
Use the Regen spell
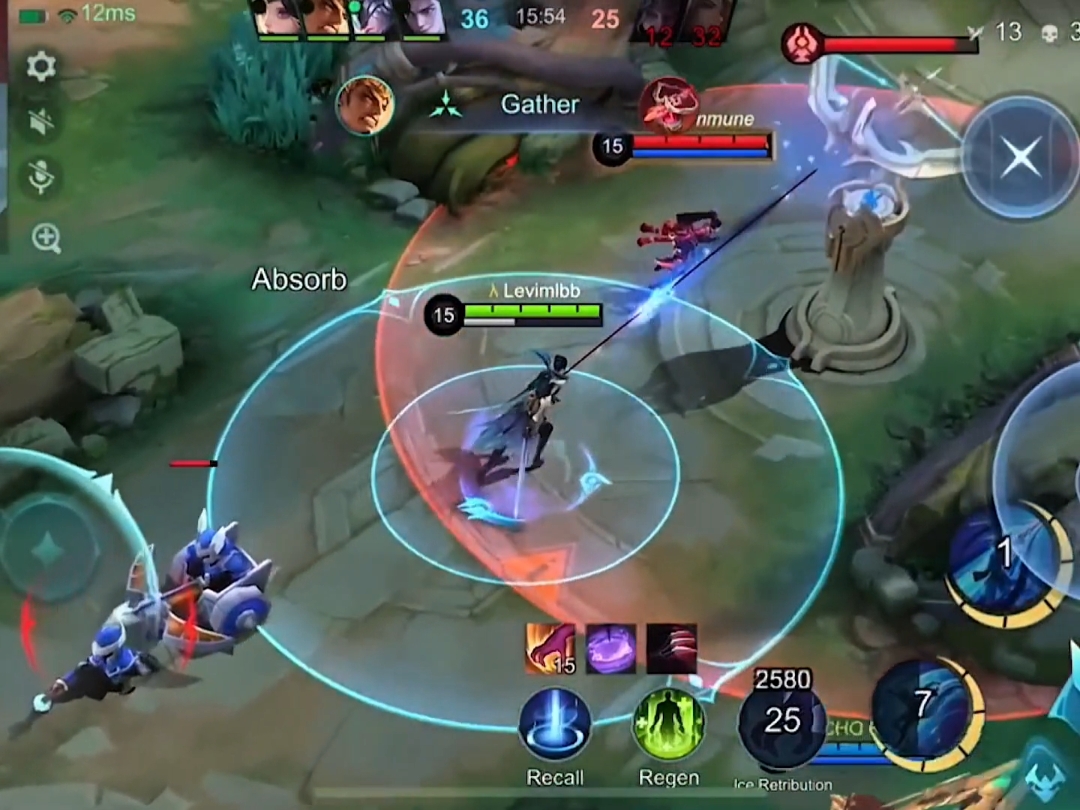coord(668,724)
